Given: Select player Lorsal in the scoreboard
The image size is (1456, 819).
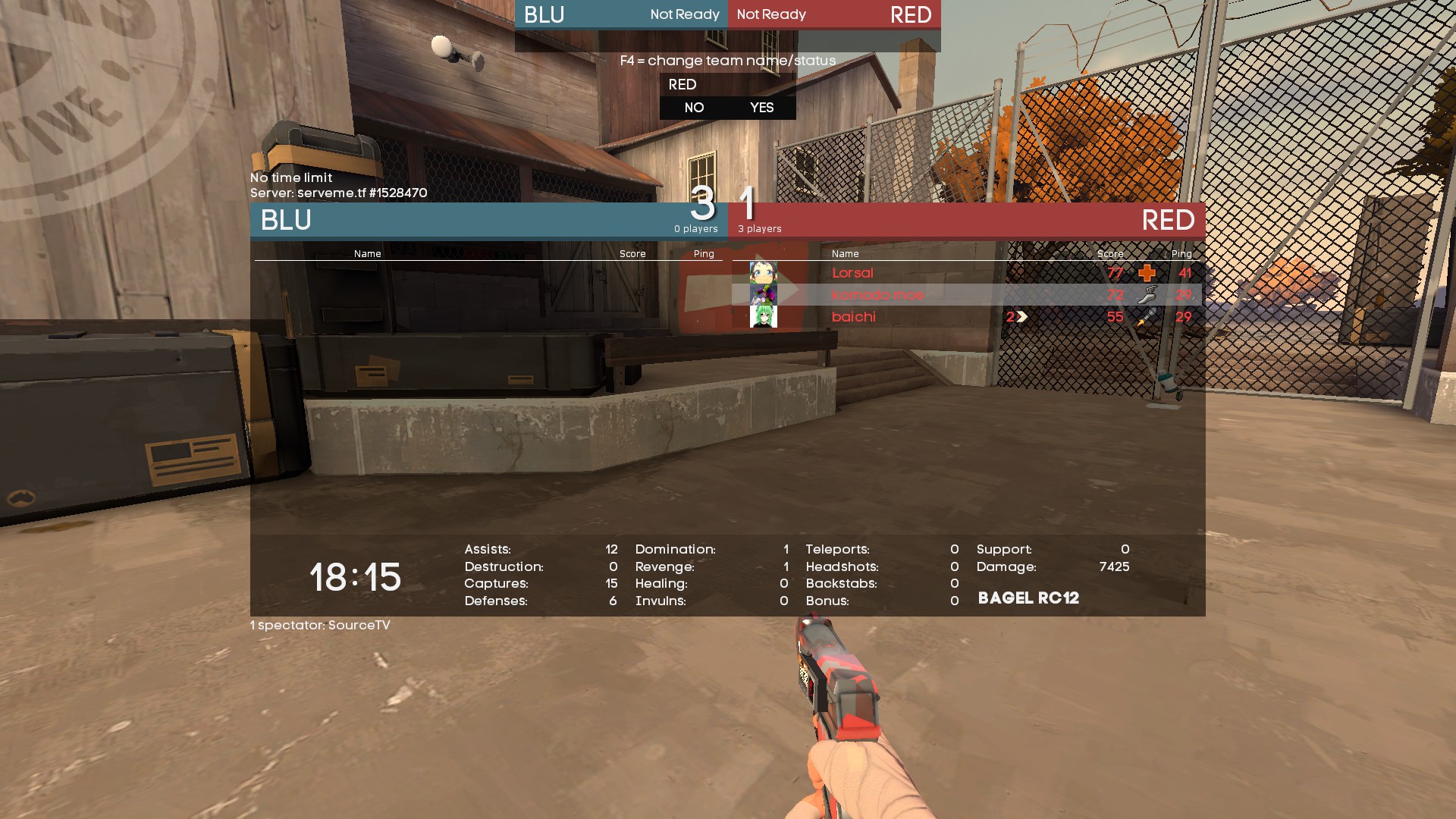Looking at the screenshot, I should 852,273.
